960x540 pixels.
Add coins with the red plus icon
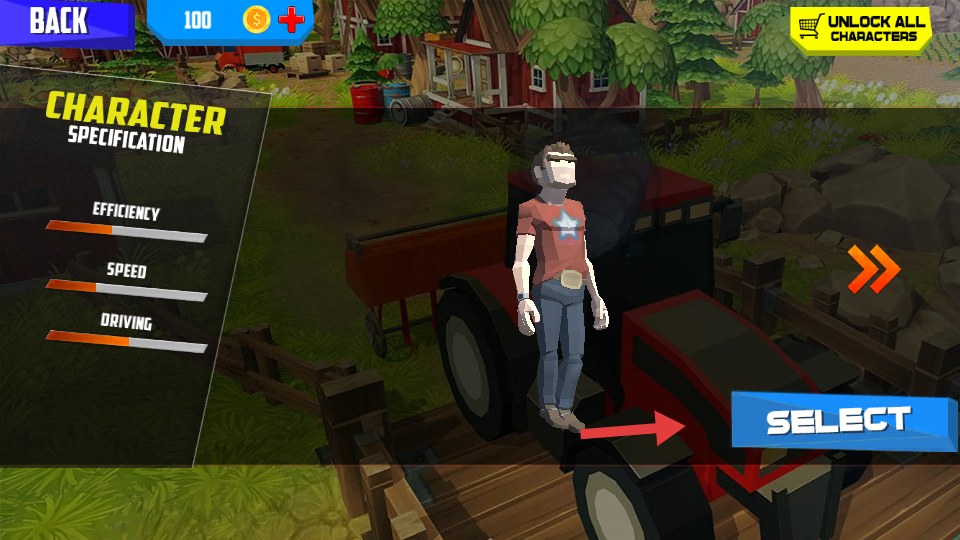(291, 20)
